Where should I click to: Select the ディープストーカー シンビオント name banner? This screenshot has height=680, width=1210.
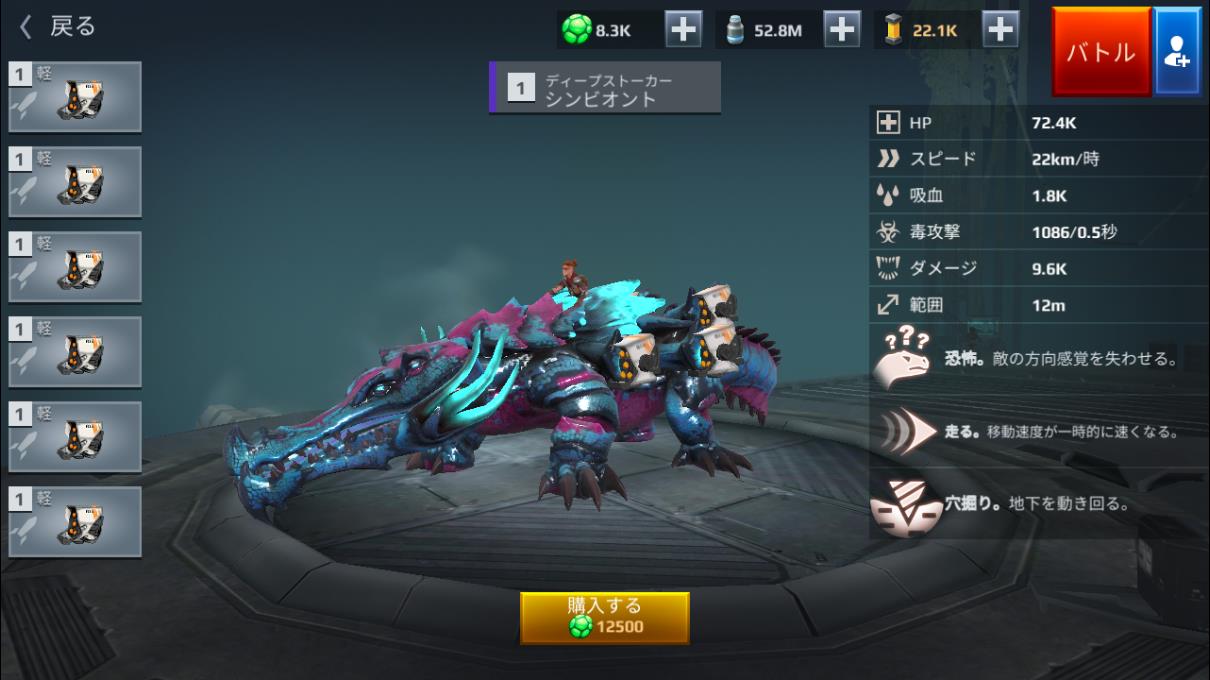[604, 88]
